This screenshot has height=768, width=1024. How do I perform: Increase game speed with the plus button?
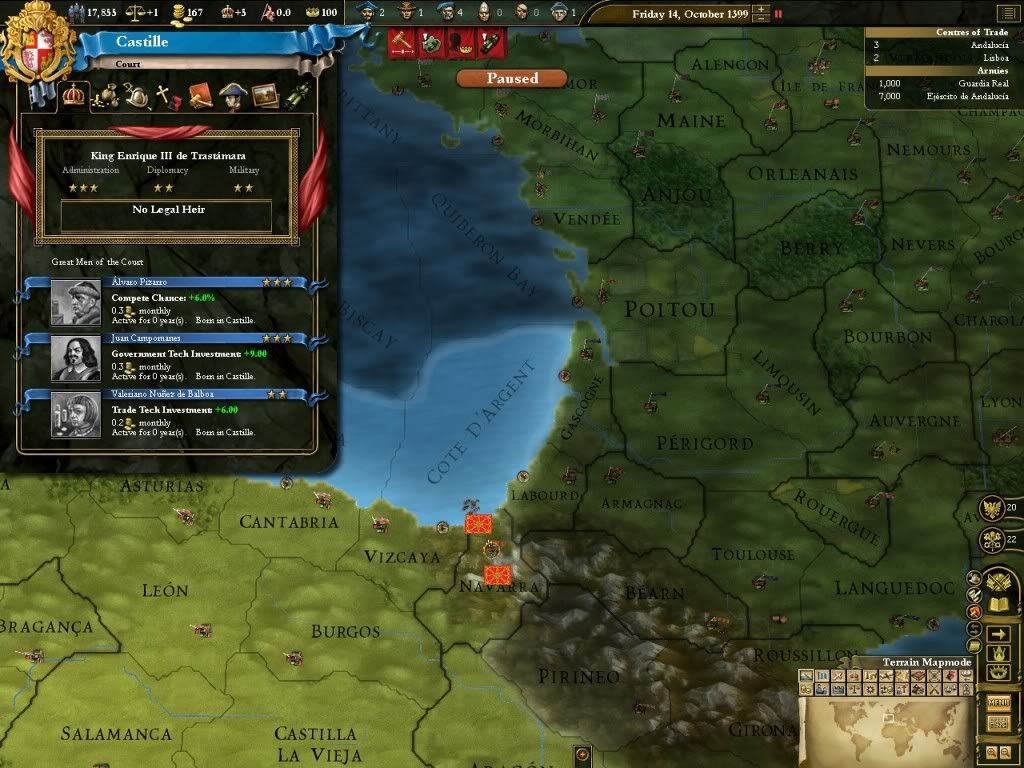[762, 9]
